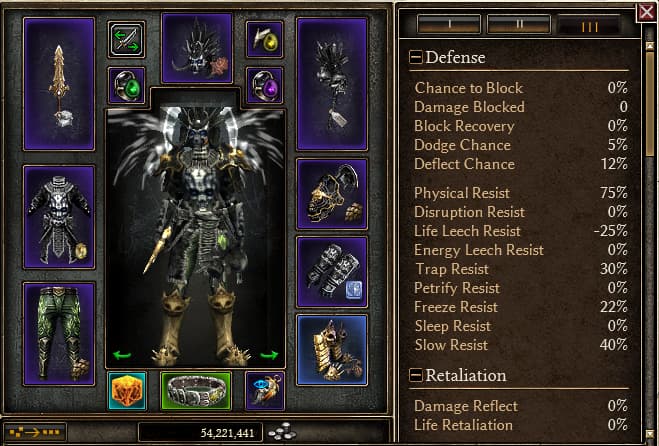Image resolution: width=659 pixels, height=446 pixels.
Task: Choose the purple gem ring slot
Action: point(265,84)
